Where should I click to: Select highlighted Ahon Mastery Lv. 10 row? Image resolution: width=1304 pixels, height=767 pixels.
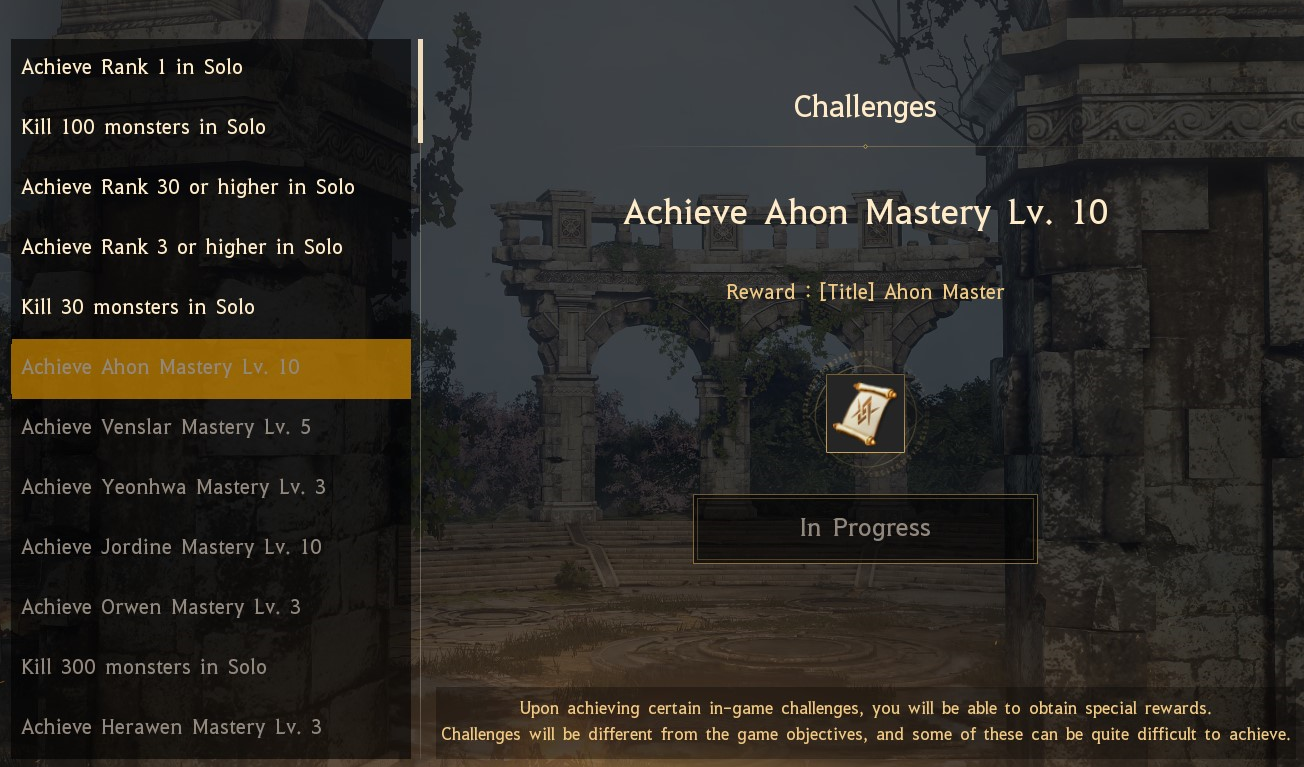210,368
